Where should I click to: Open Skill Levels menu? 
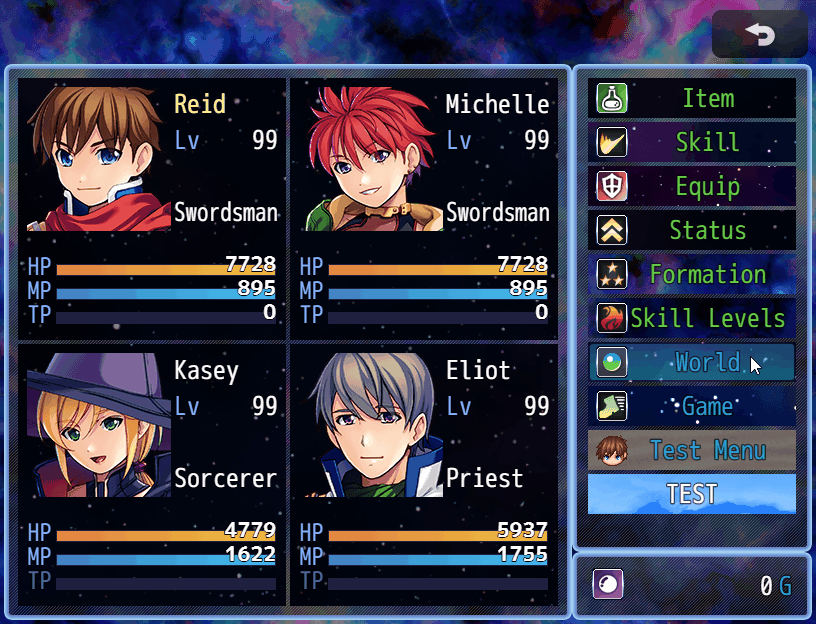pyautogui.click(x=692, y=319)
